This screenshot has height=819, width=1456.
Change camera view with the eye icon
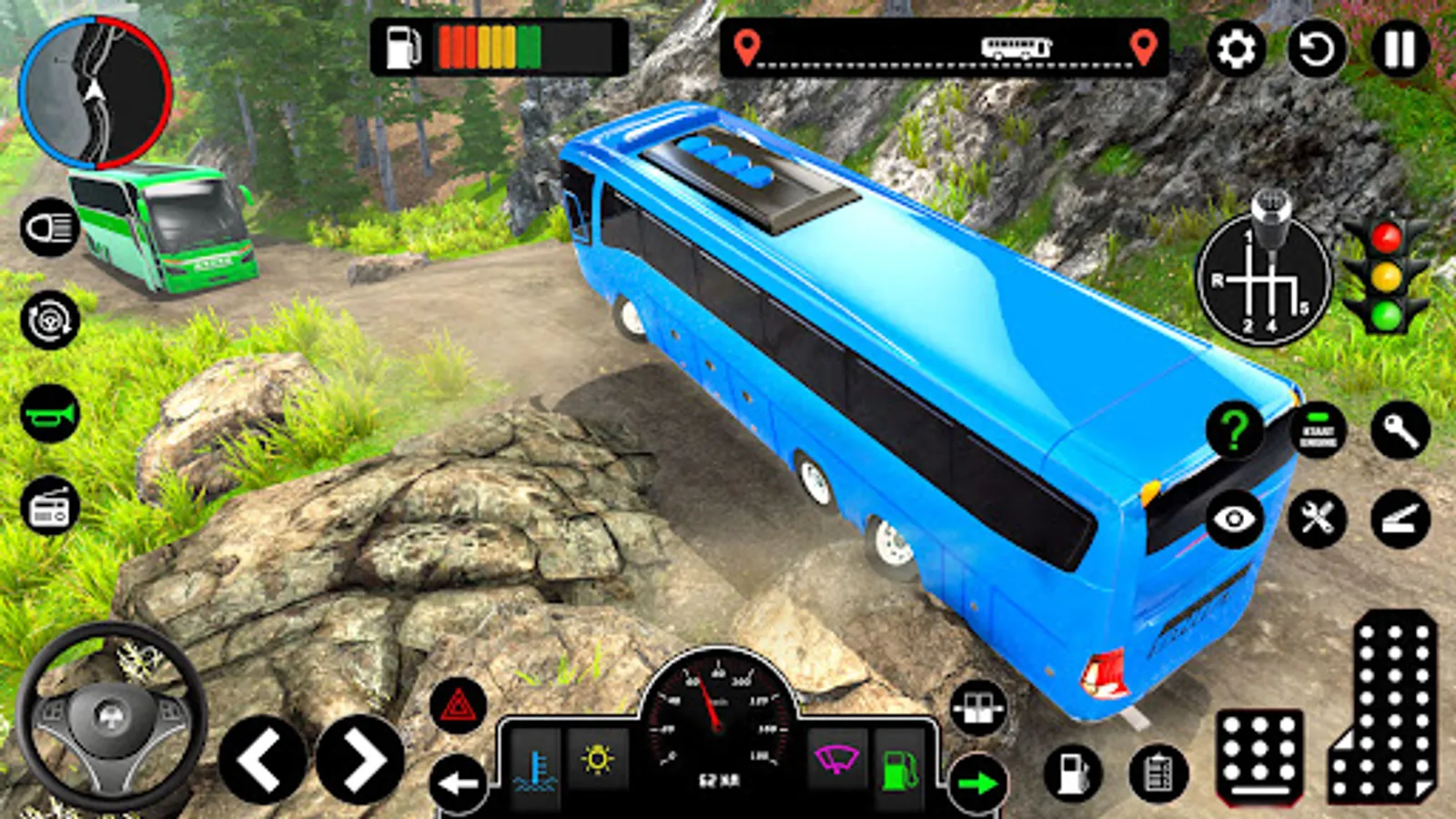1234,520
